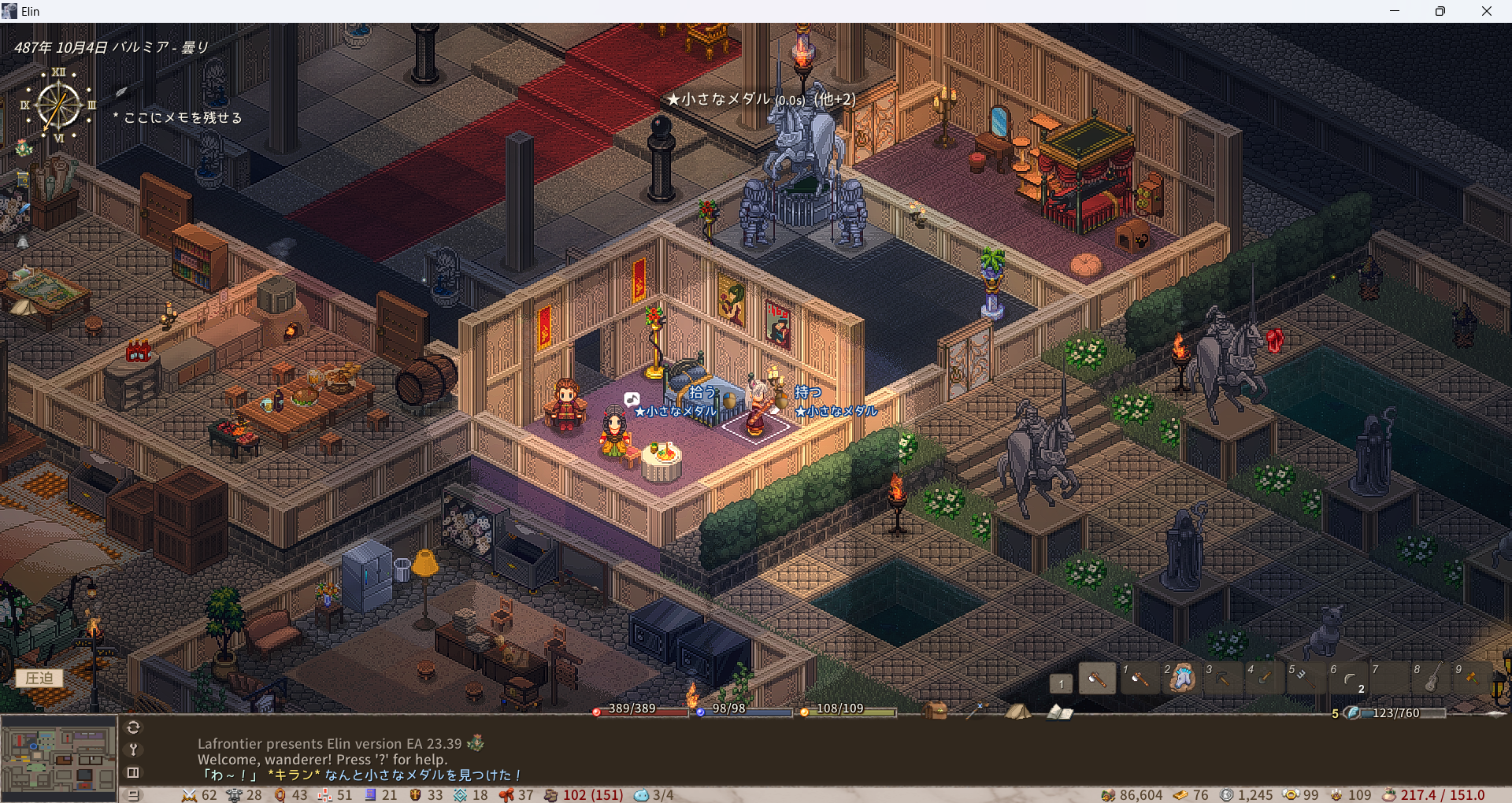Click the memo note text ここにメモを残せる
Screen dimensions: 1512x803
click(x=183, y=118)
